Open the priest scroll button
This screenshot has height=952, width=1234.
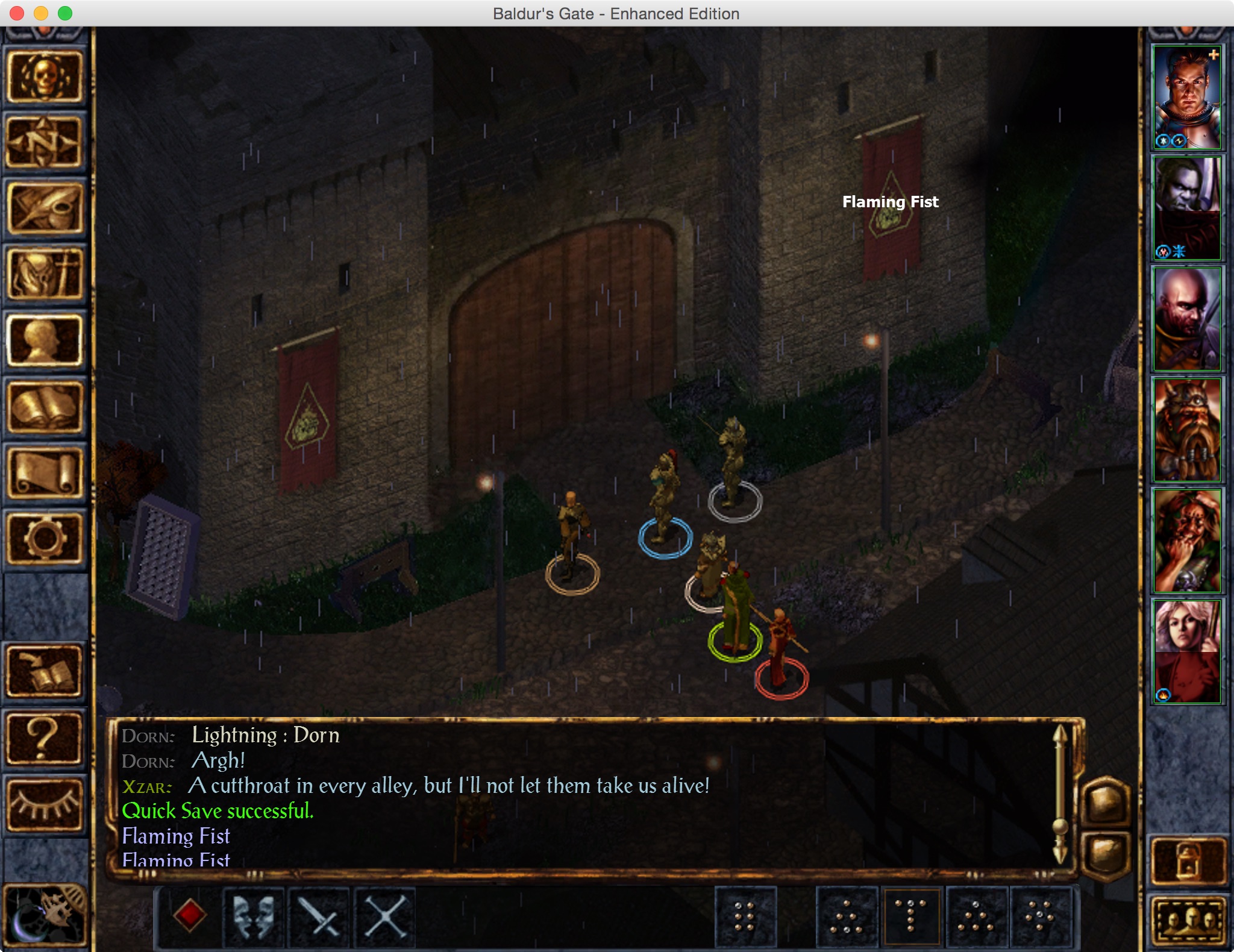click(x=44, y=474)
